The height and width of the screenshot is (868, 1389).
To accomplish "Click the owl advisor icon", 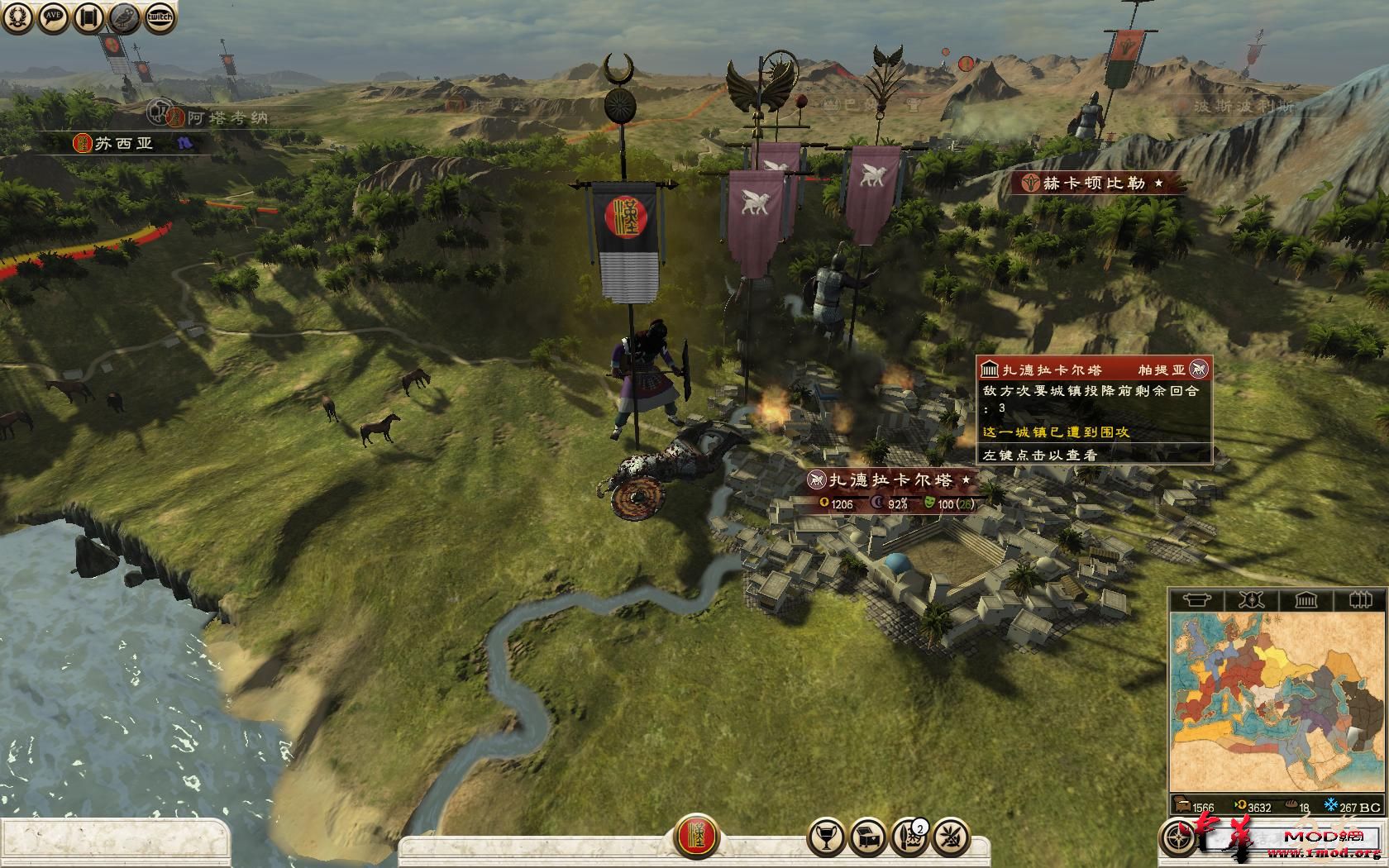I will 125,17.
